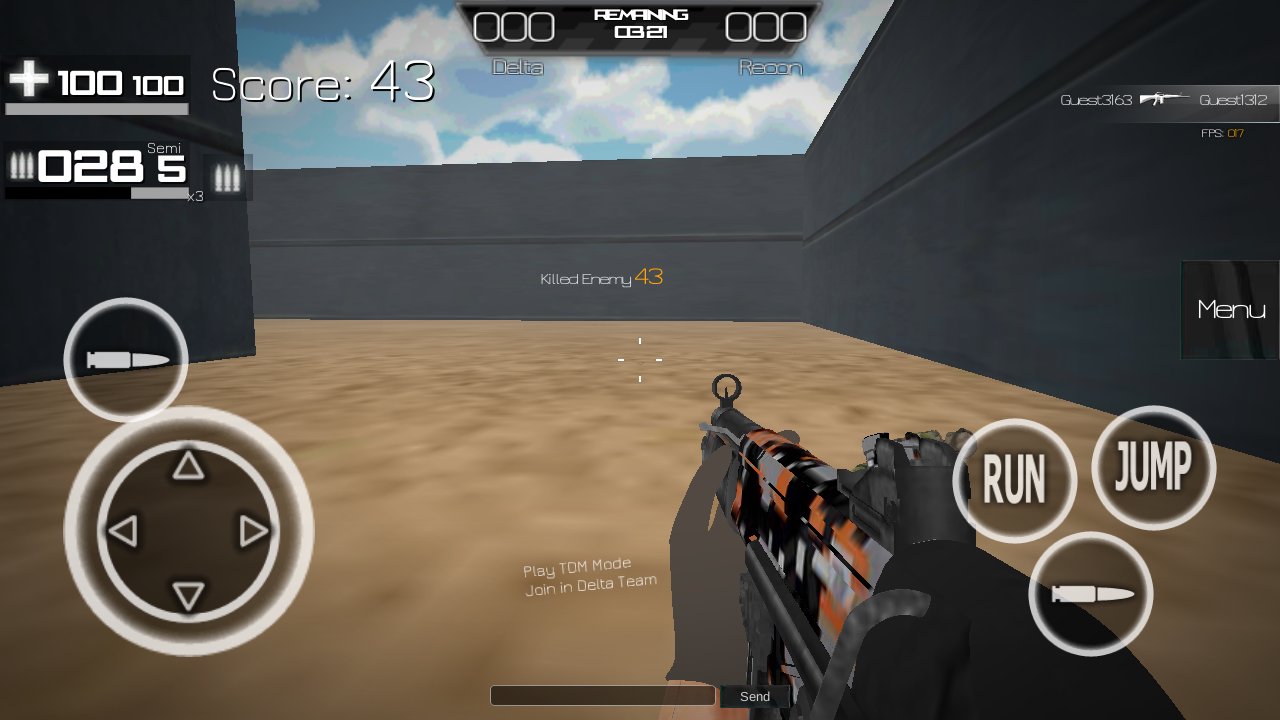This screenshot has height=720, width=1280.
Task: Click the rifle icon in the kill feed
Action: click(x=1161, y=100)
